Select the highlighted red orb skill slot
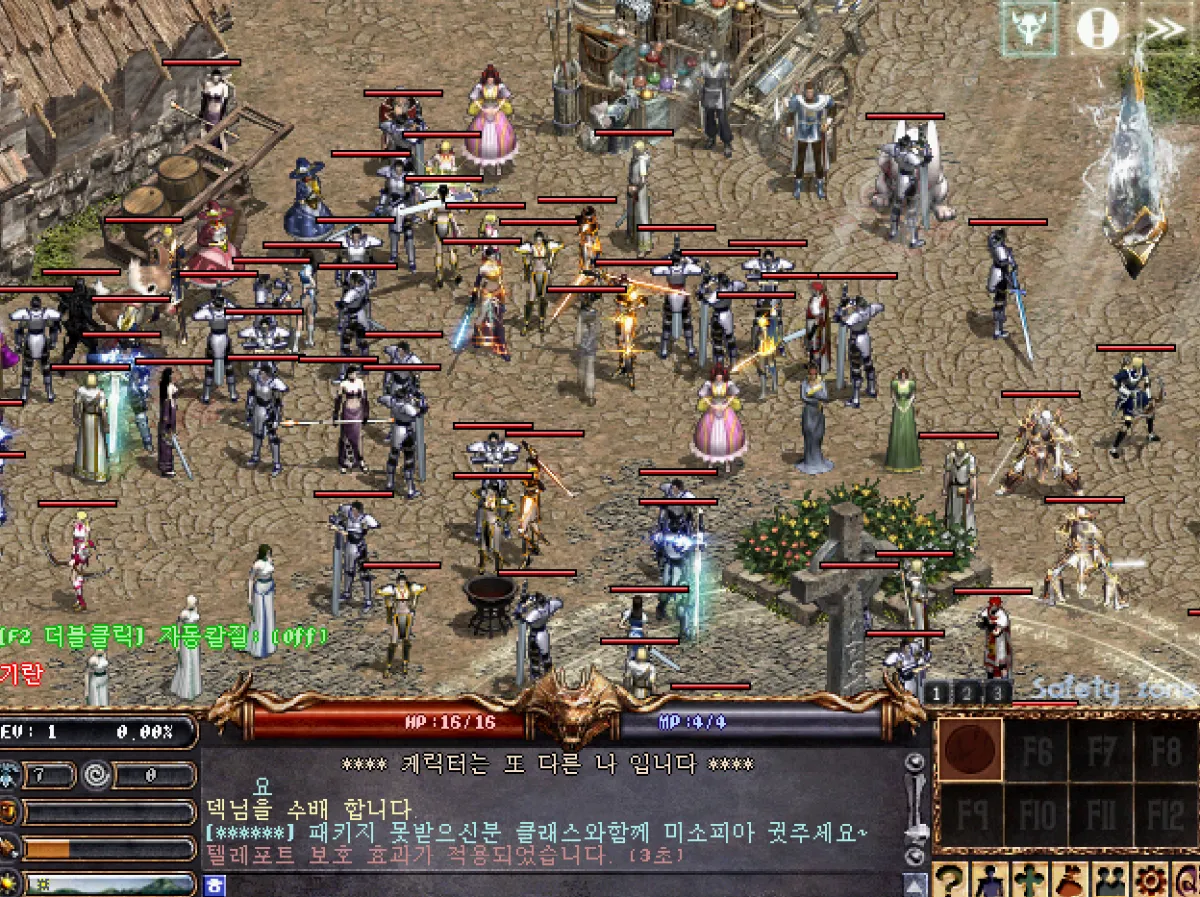Screen dimensions: 1200x897 [x=970, y=750]
